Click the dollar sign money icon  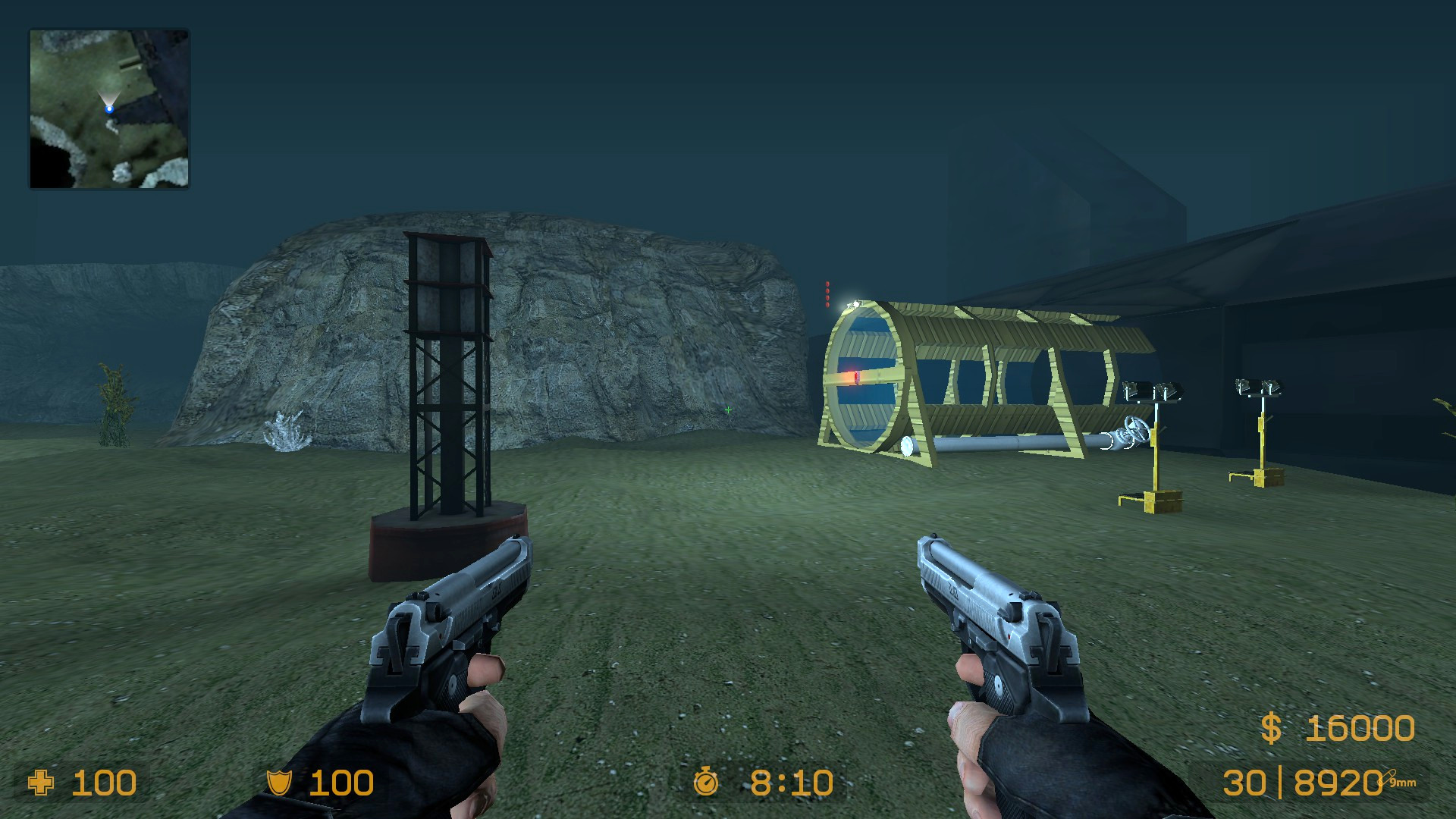[1273, 727]
